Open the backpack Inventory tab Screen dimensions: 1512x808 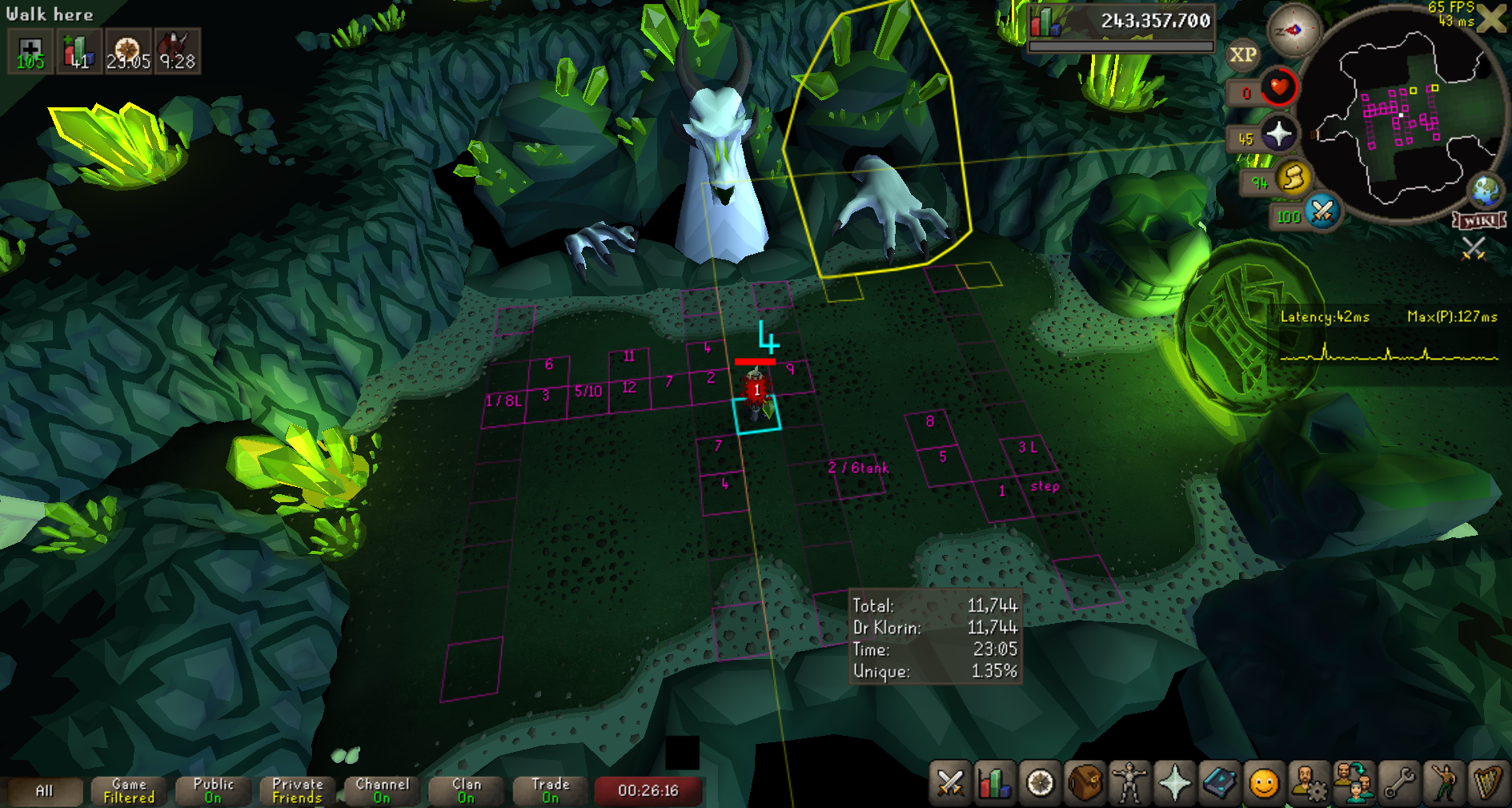[x=1085, y=782]
